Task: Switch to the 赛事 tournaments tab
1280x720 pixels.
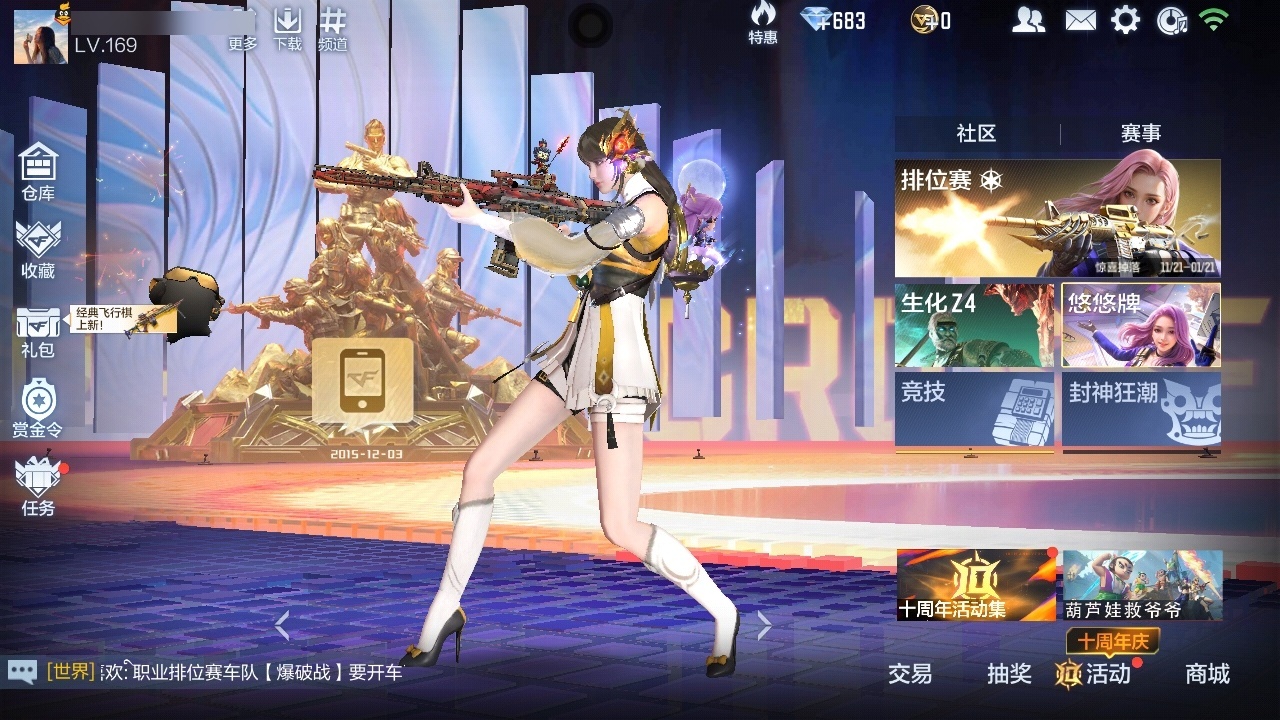Action: click(x=1140, y=133)
